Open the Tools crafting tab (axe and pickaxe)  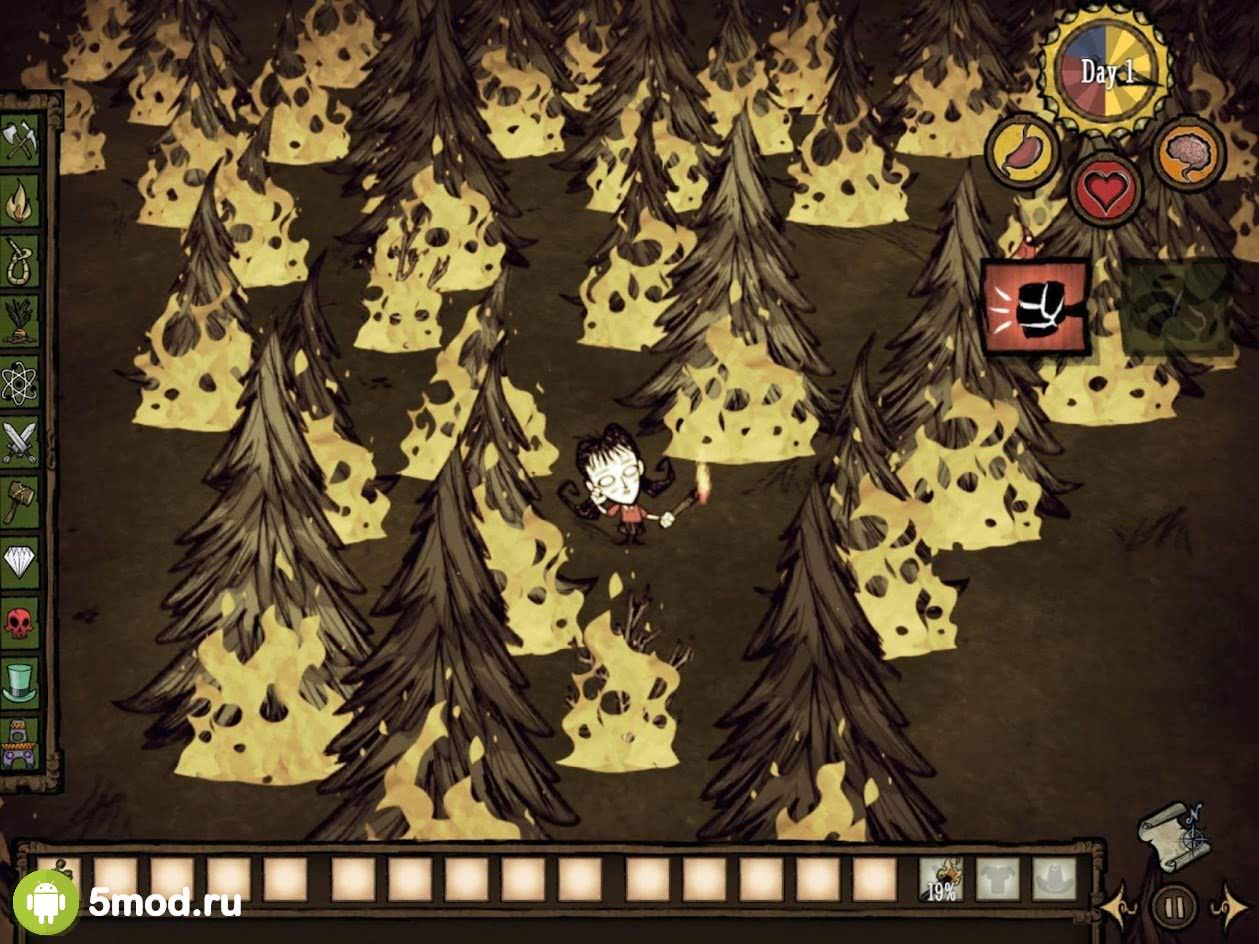[21, 140]
